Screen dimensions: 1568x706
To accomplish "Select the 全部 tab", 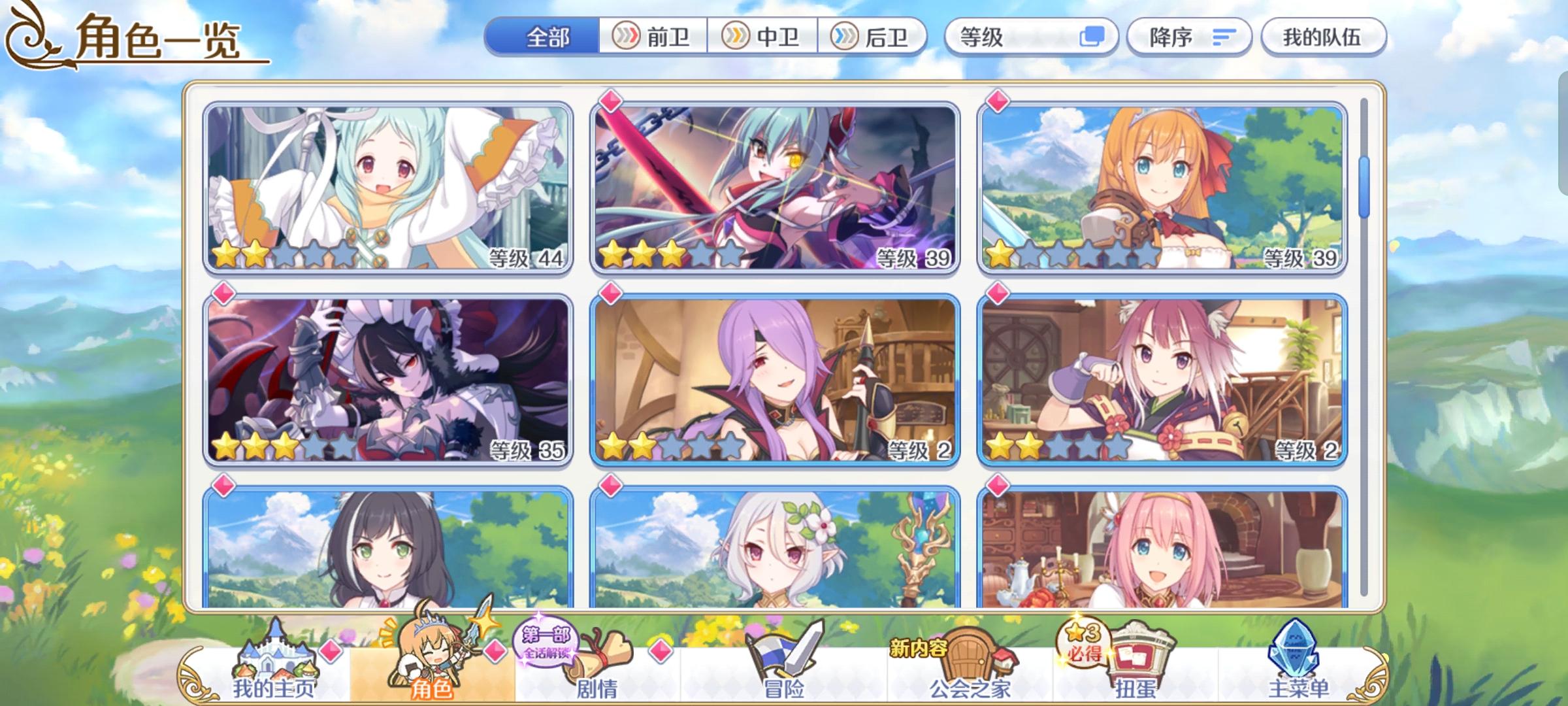I will click(x=549, y=37).
